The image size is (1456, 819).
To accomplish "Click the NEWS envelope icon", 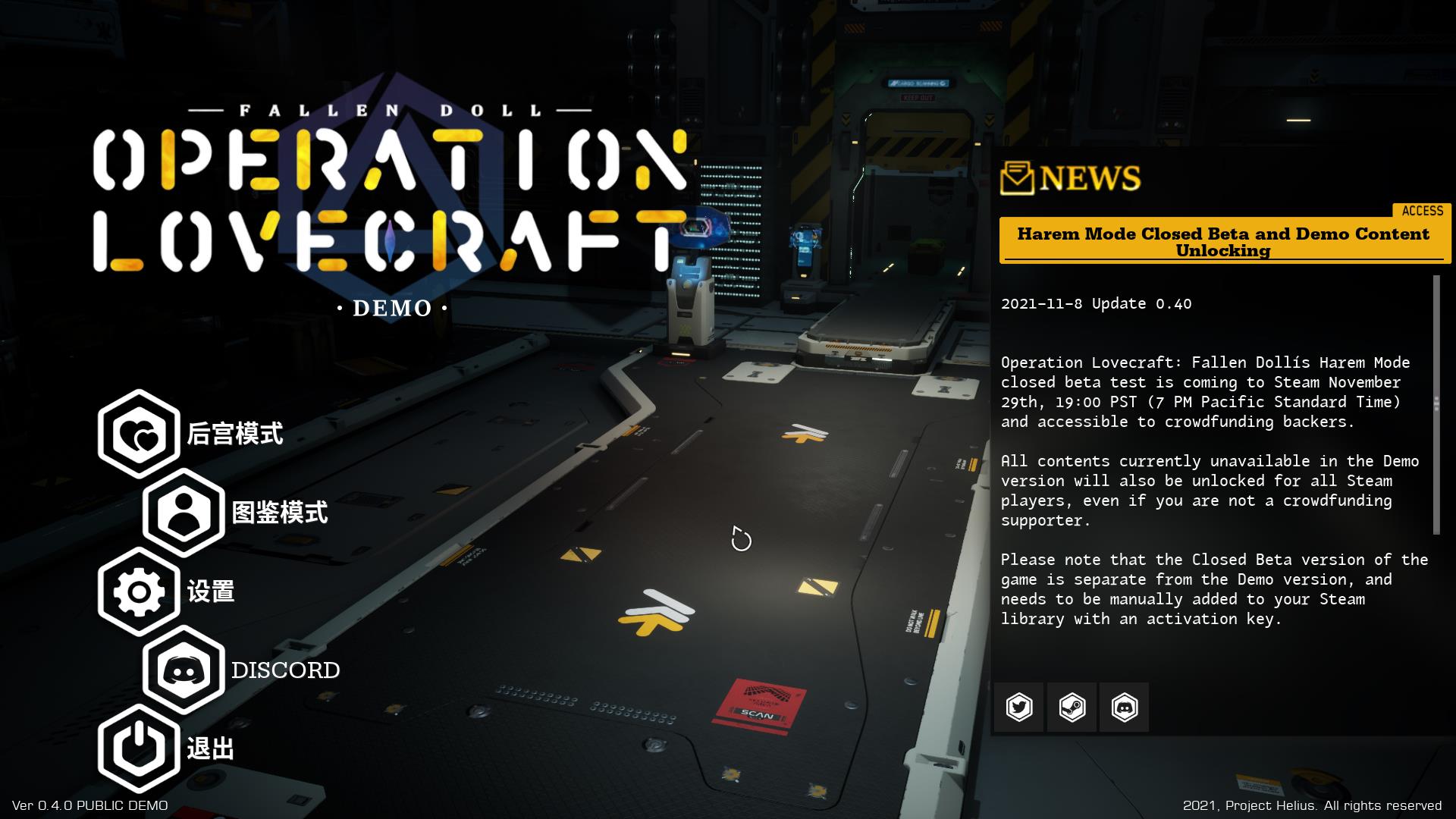I will (x=1018, y=179).
